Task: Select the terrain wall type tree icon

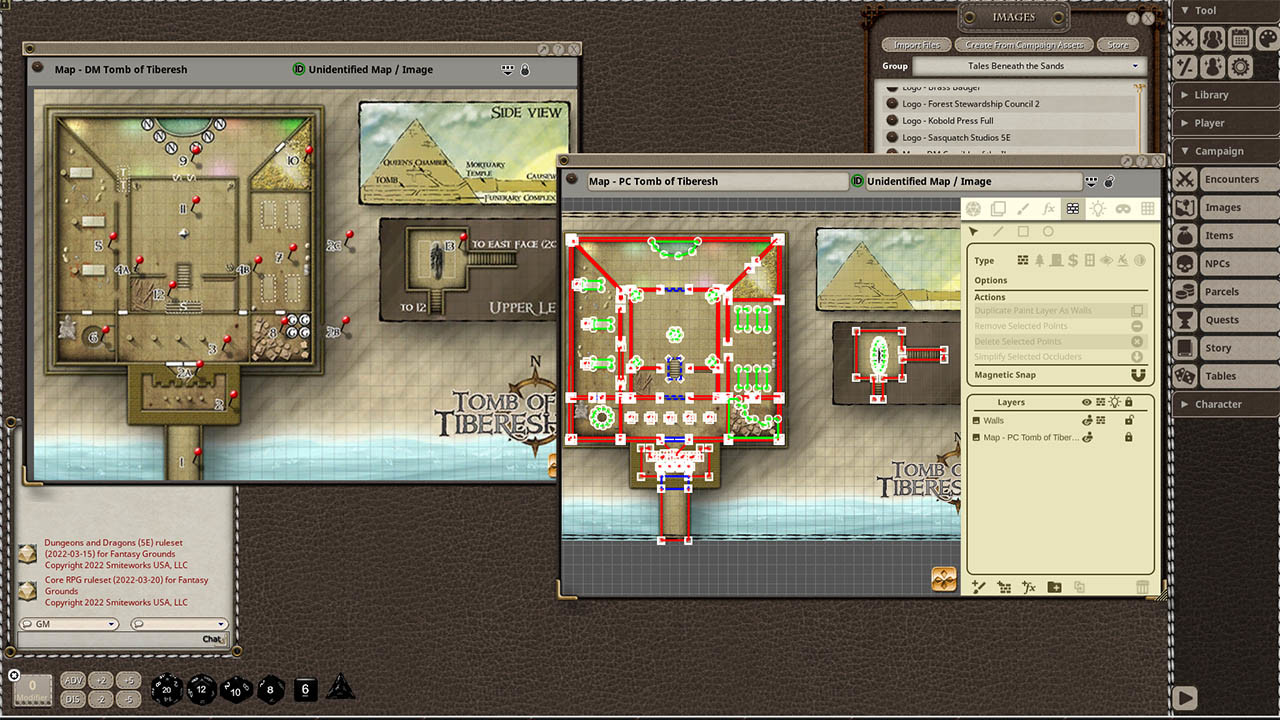Action: 1039,261
